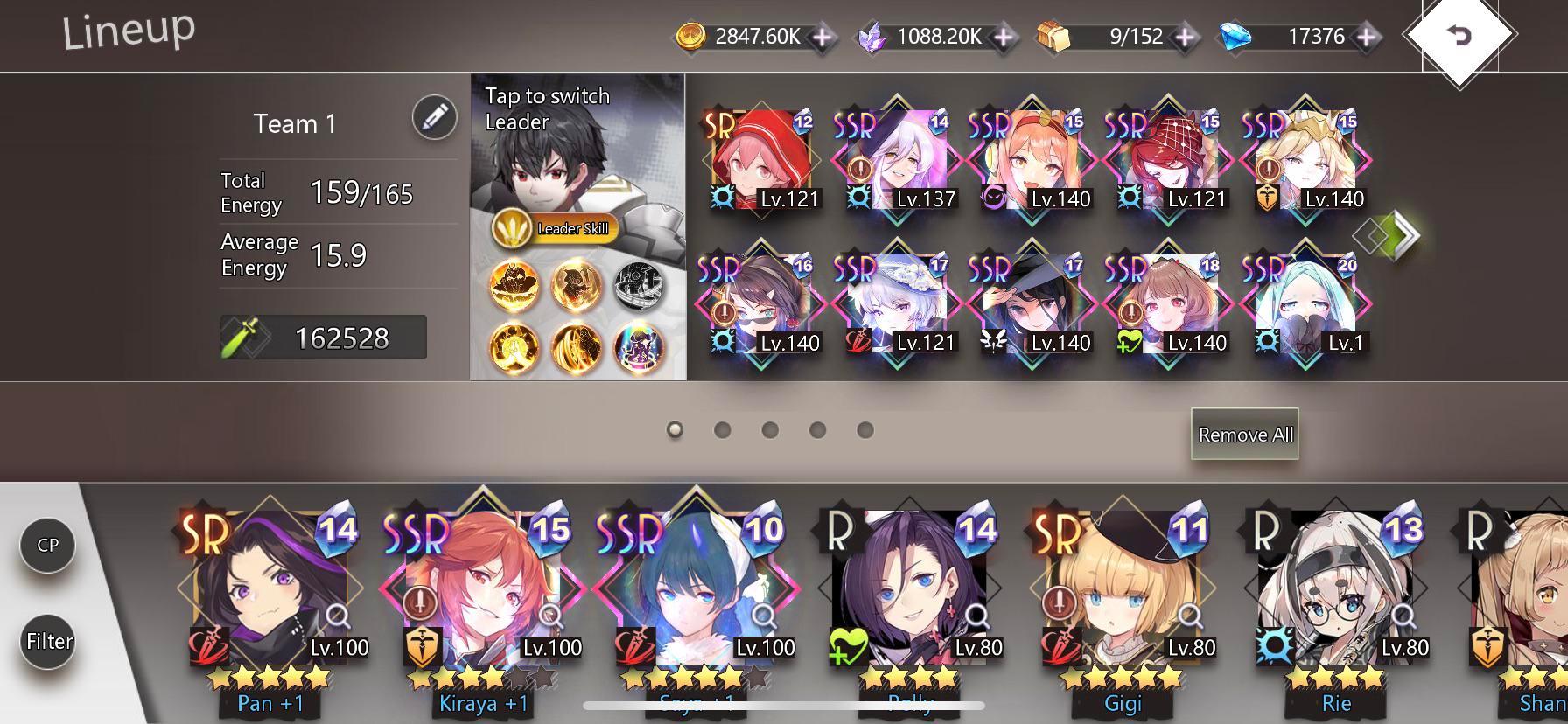1568x724 pixels.
Task: Tap the plus next to the purple crystal currency
Action: 1003,38
